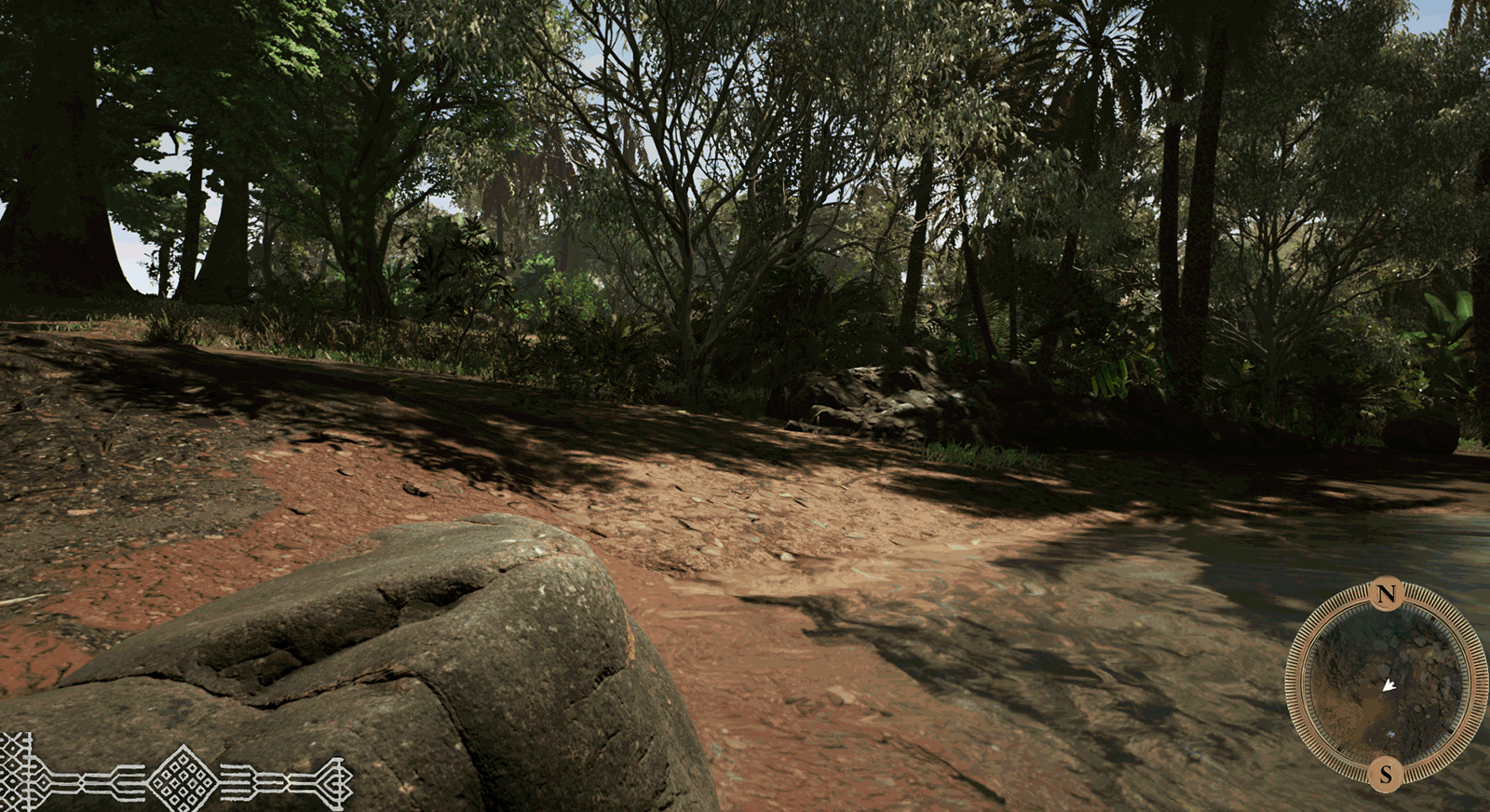Viewport: 1490px width, 812px height.
Task: Click the S cardinal marker on the compass
Action: pyautogui.click(x=1385, y=773)
